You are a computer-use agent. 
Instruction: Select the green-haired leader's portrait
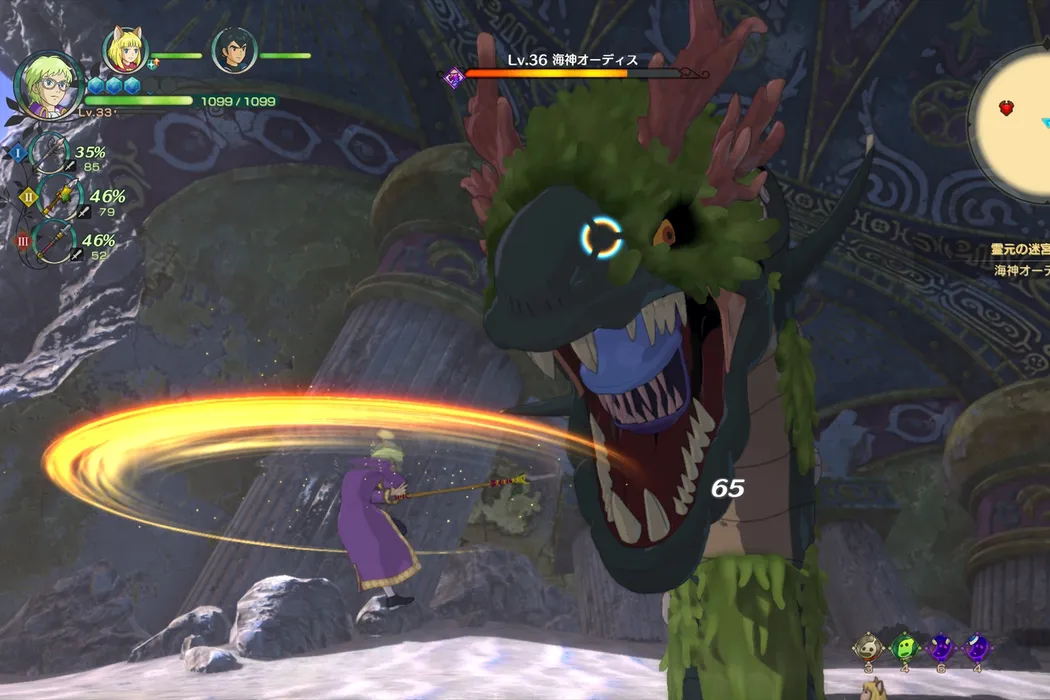pyautogui.click(x=48, y=86)
